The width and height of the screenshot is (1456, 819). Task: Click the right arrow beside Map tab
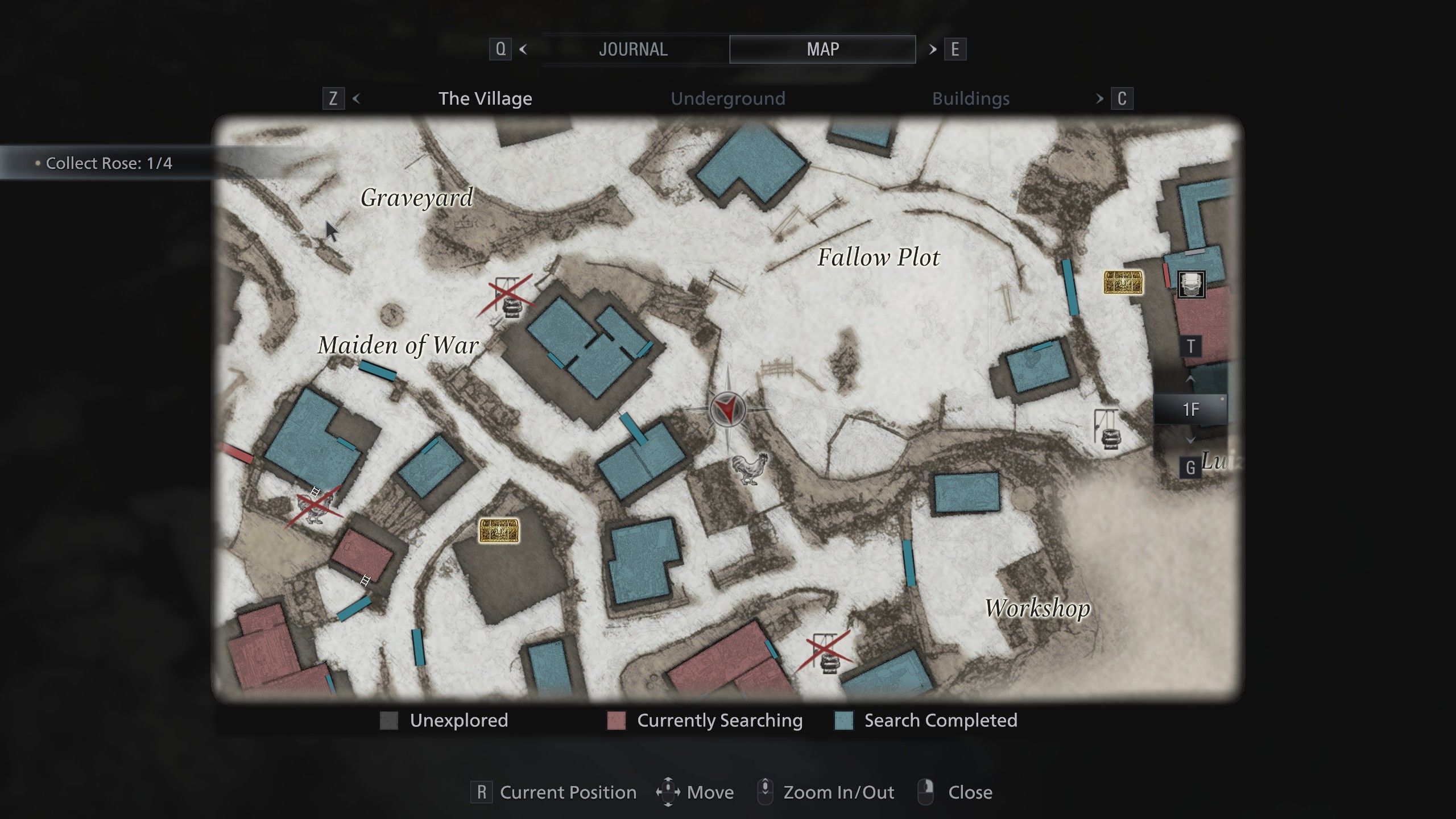tap(933, 49)
